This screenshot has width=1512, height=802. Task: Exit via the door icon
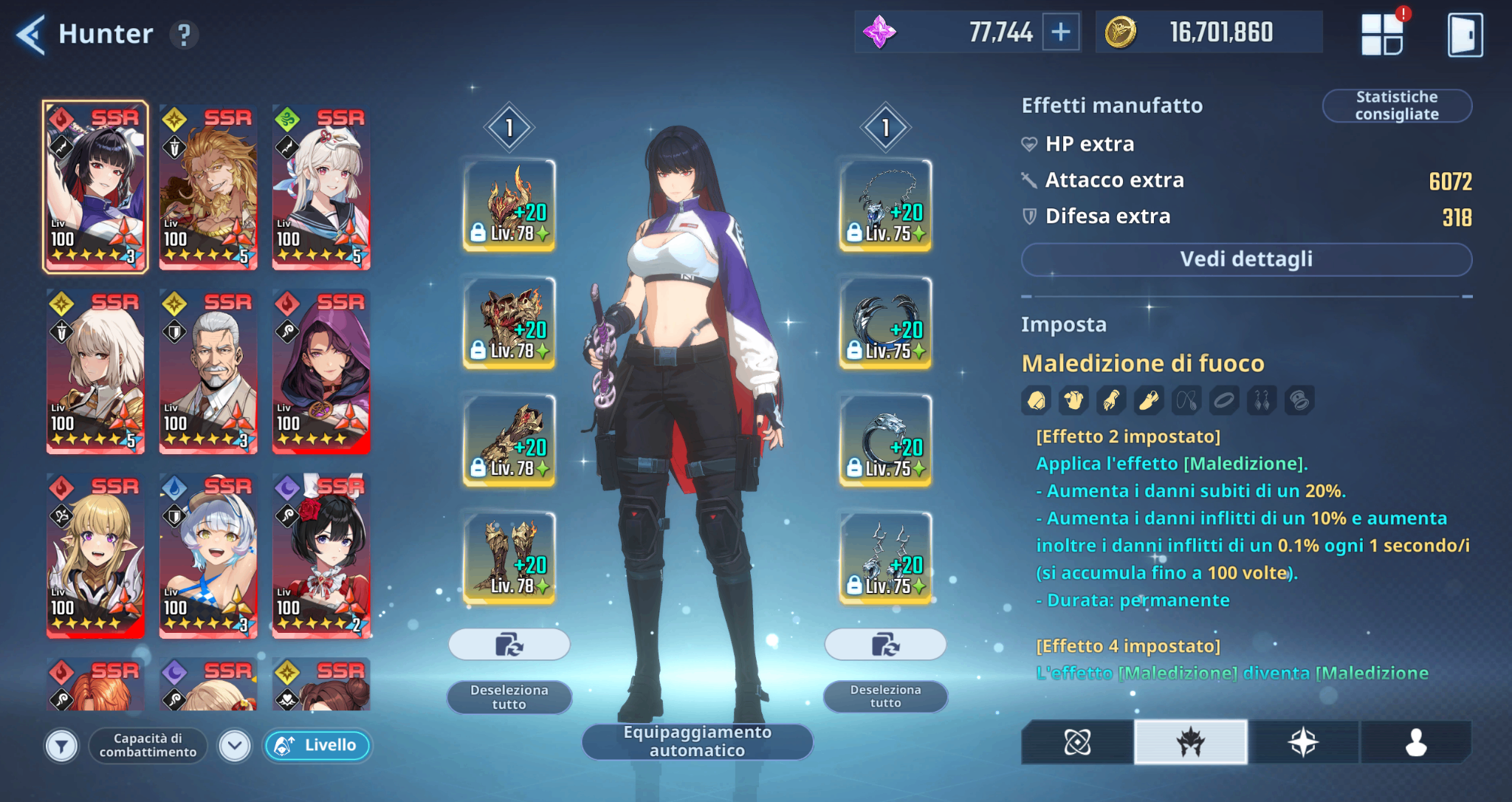pyautogui.click(x=1465, y=34)
